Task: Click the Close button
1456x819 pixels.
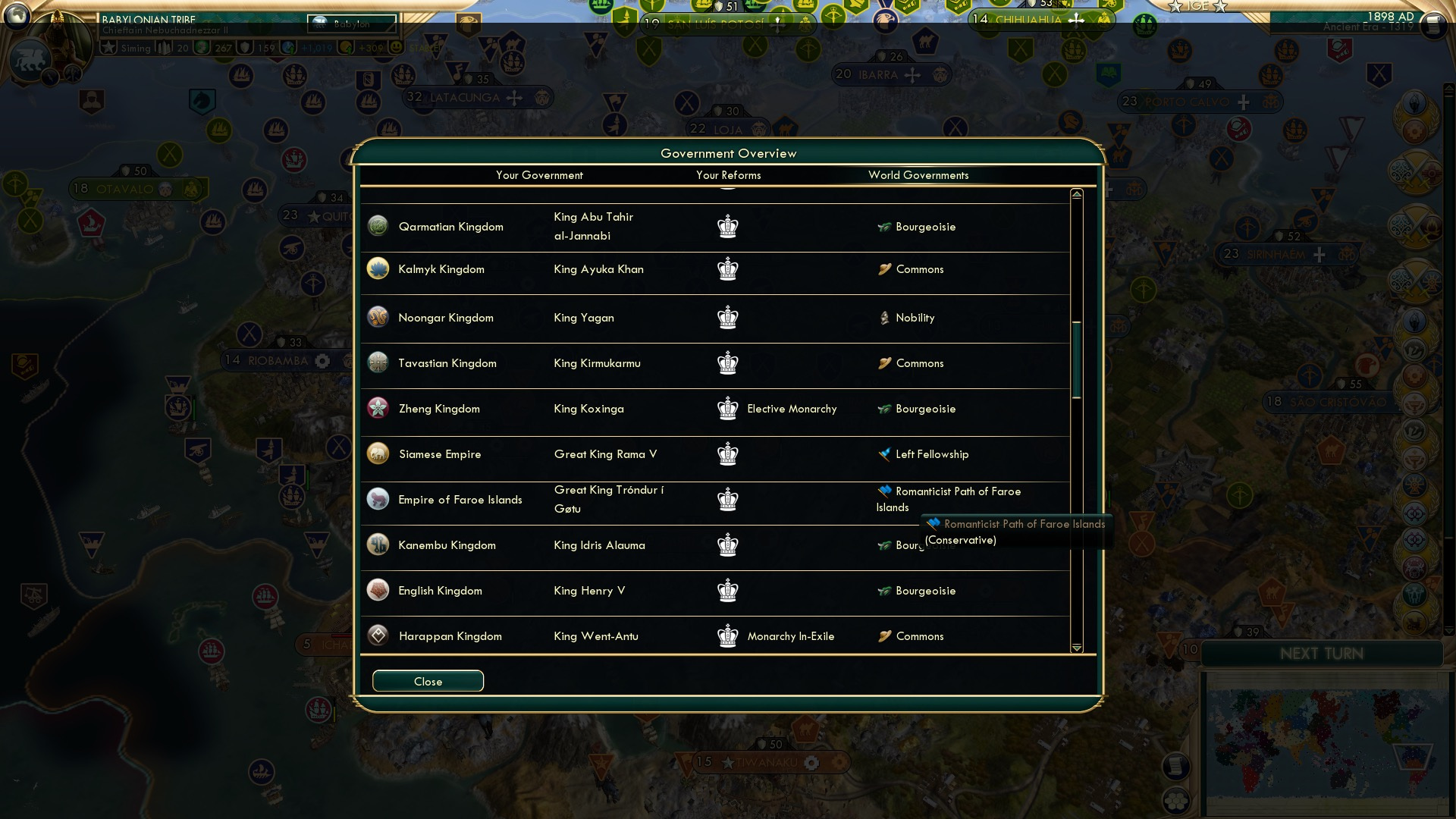Action: 427,681
